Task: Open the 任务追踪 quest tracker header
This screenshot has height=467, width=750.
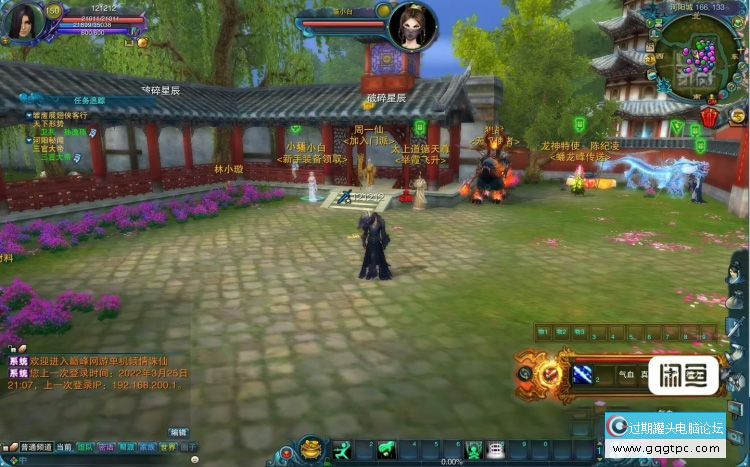Action: [x=89, y=100]
